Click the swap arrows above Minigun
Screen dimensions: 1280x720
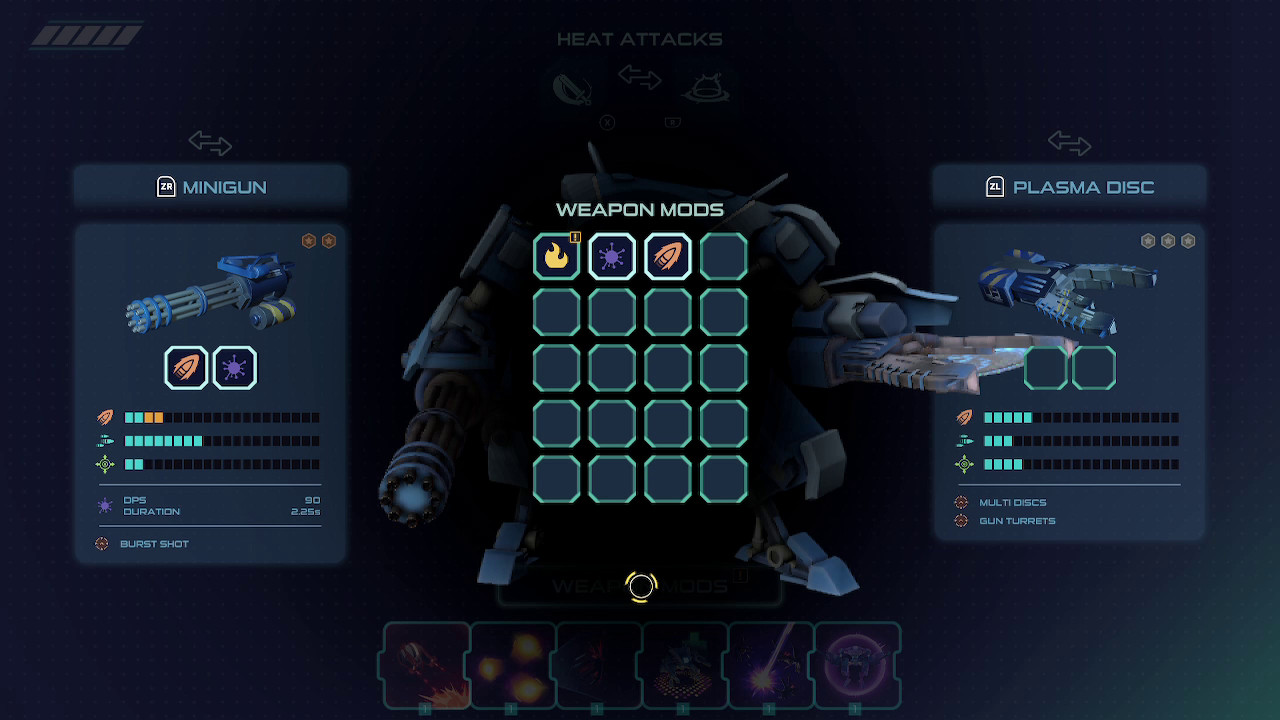(x=210, y=144)
